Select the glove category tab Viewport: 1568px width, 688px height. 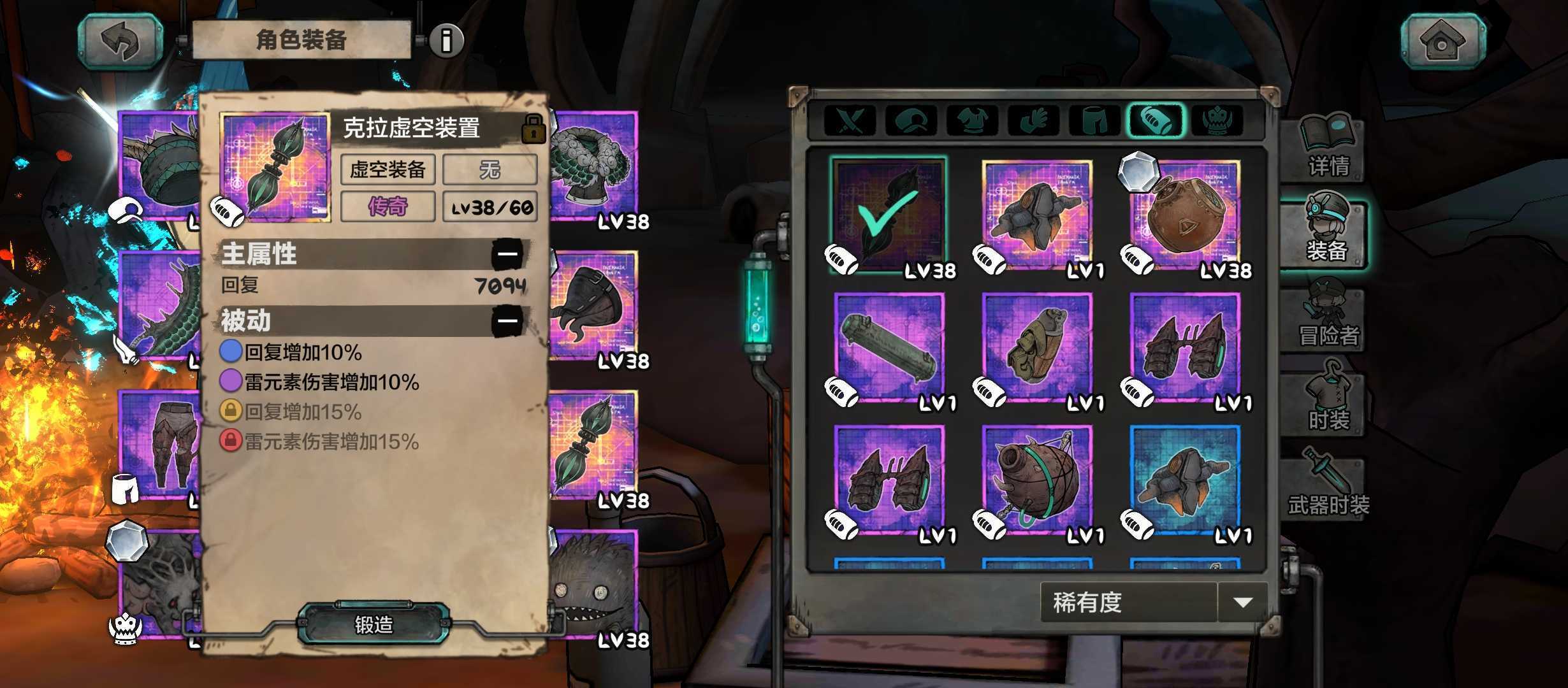[1033, 120]
